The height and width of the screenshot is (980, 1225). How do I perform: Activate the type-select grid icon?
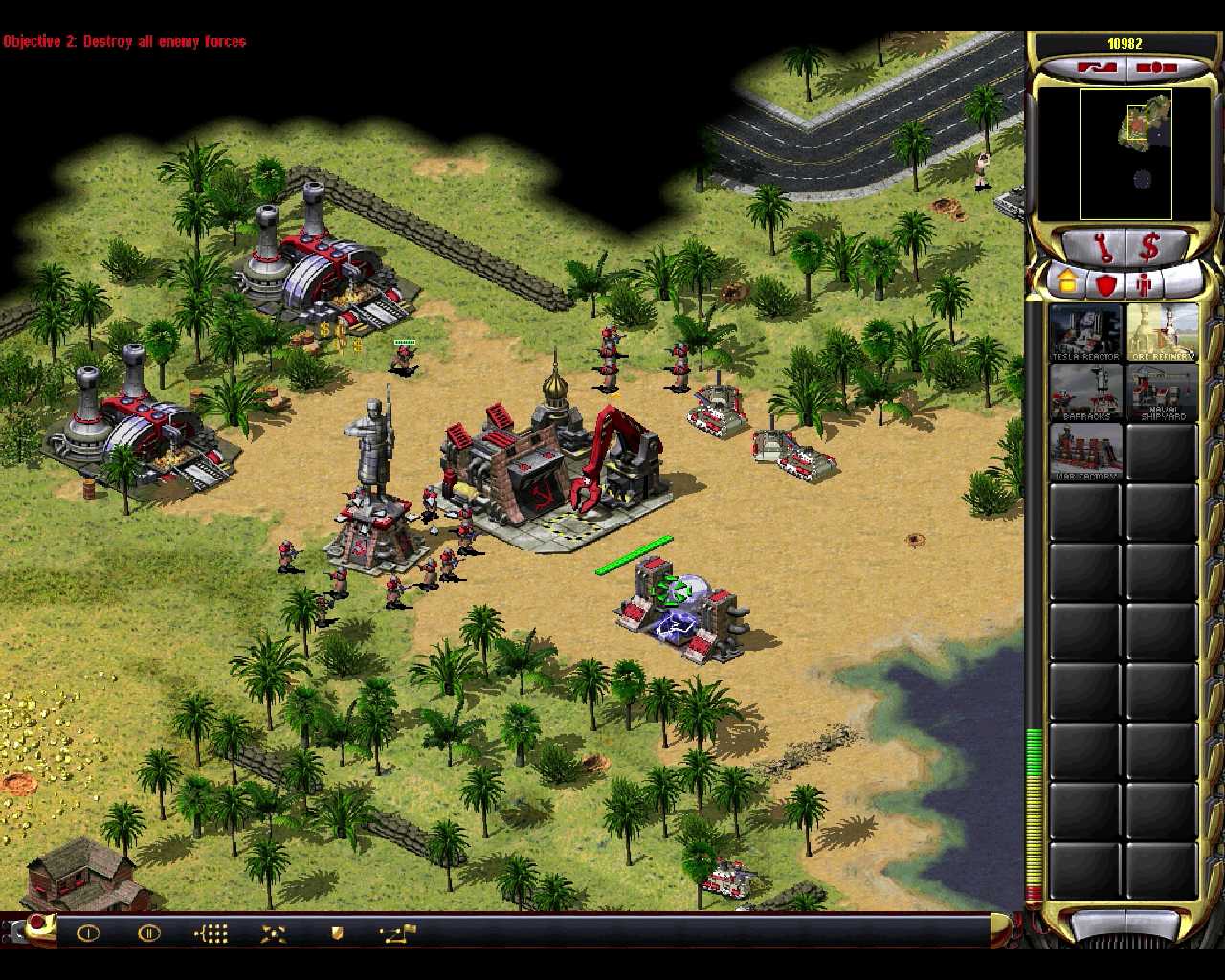212,933
